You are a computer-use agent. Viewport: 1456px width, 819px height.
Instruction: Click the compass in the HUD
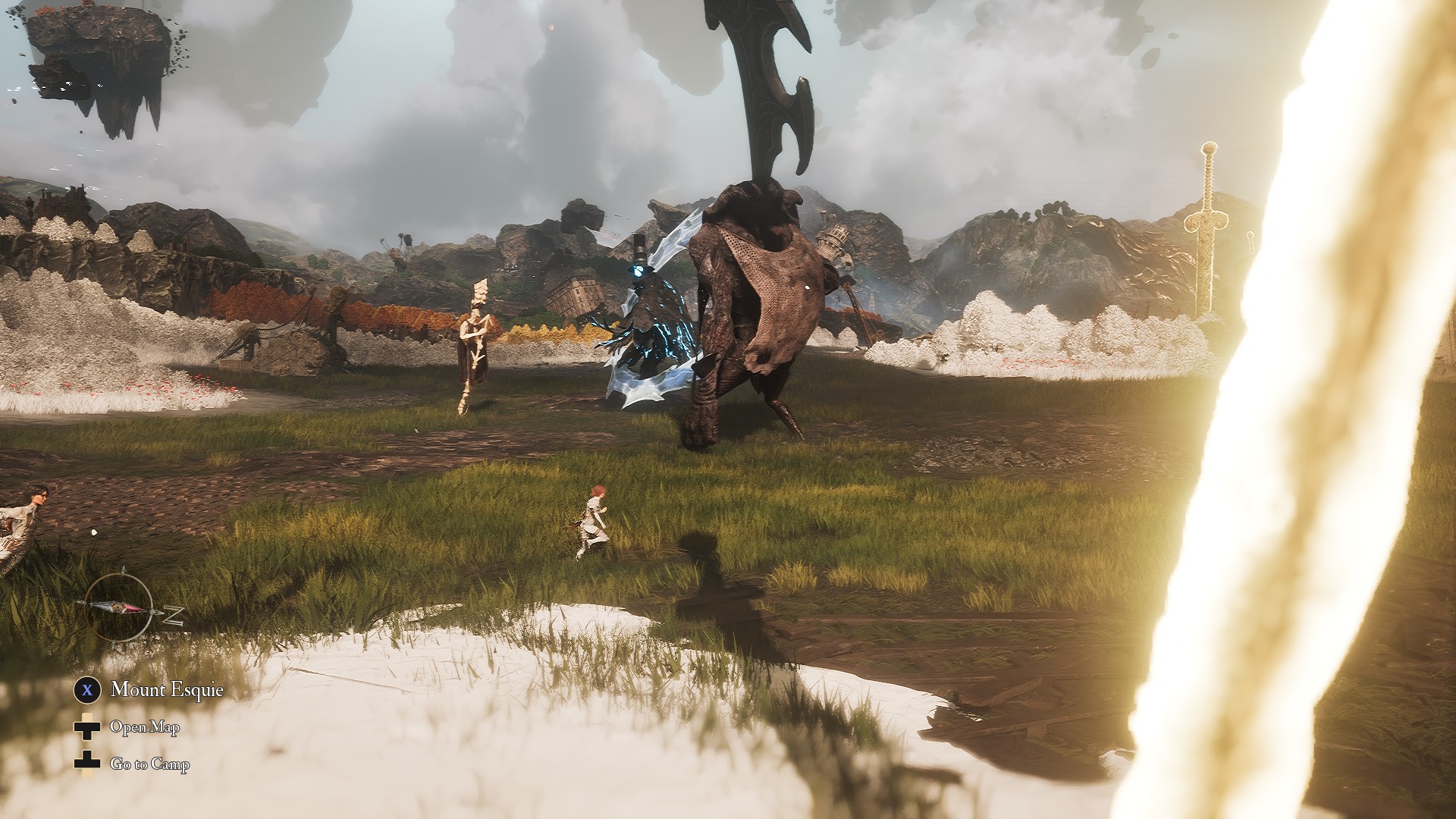point(119,608)
